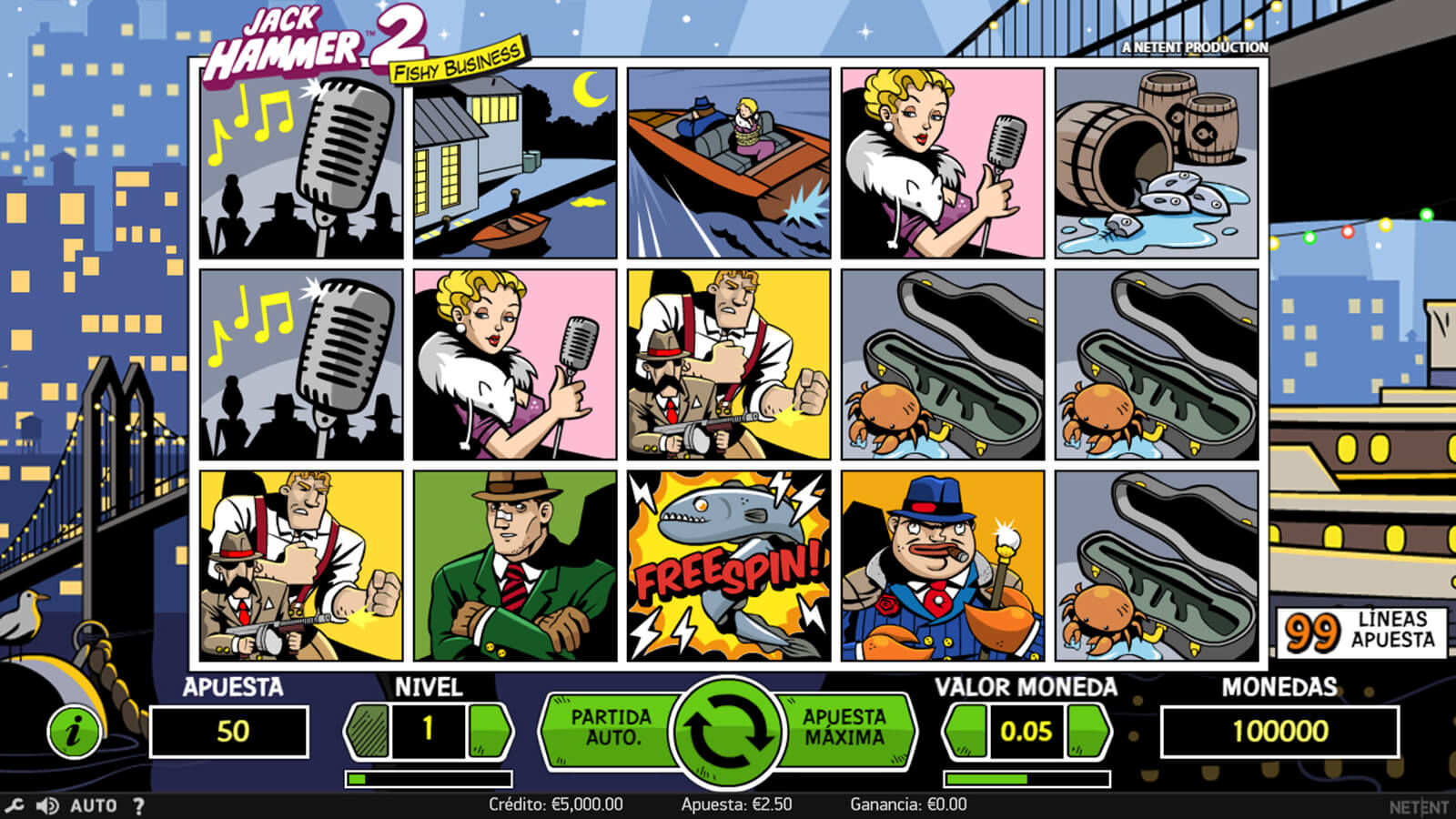Viewport: 1456px width, 819px height.
Task: Open the AUTO options in bottom bar
Action: pos(94,805)
